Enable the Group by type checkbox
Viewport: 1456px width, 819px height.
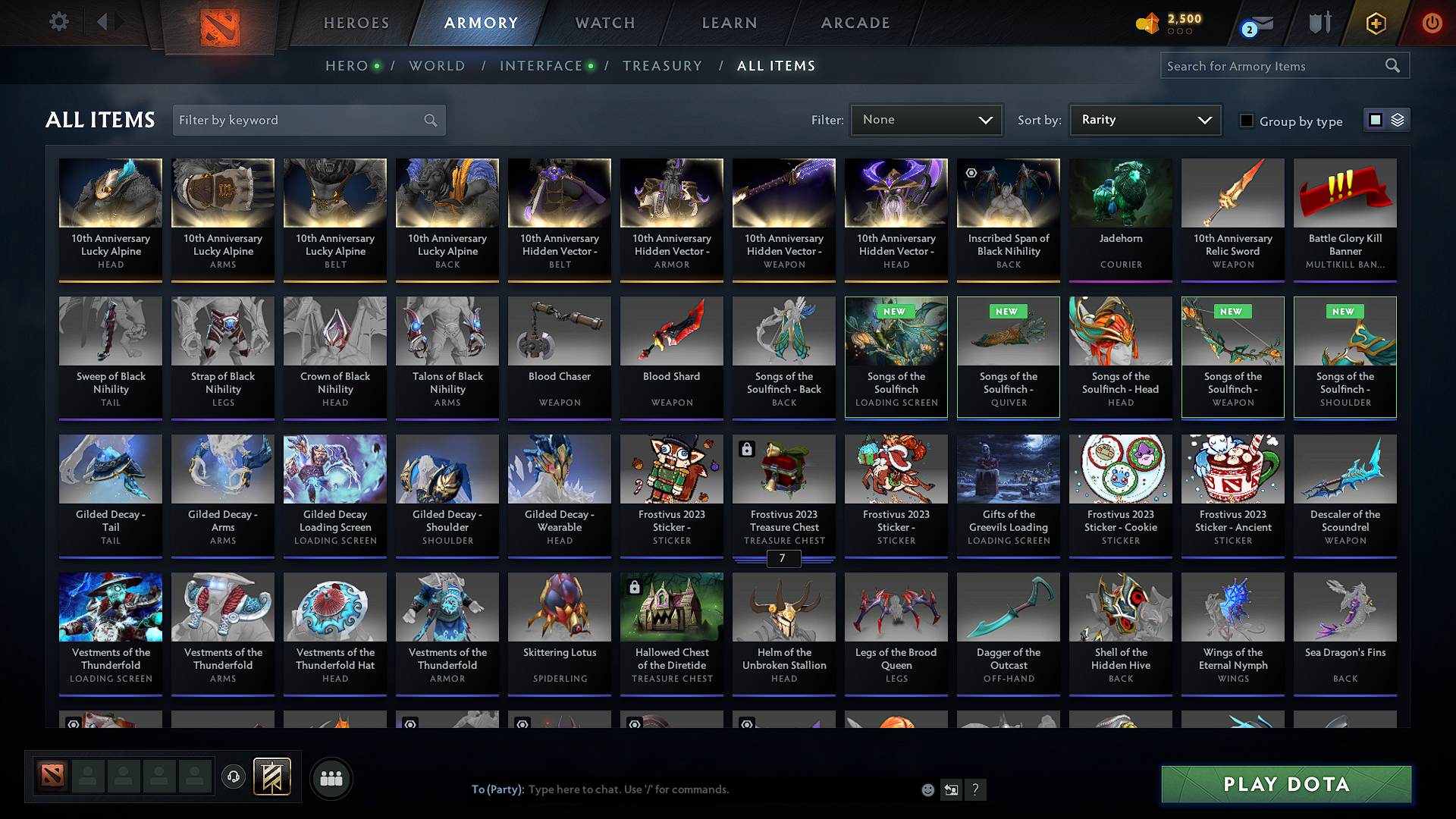click(x=1246, y=121)
